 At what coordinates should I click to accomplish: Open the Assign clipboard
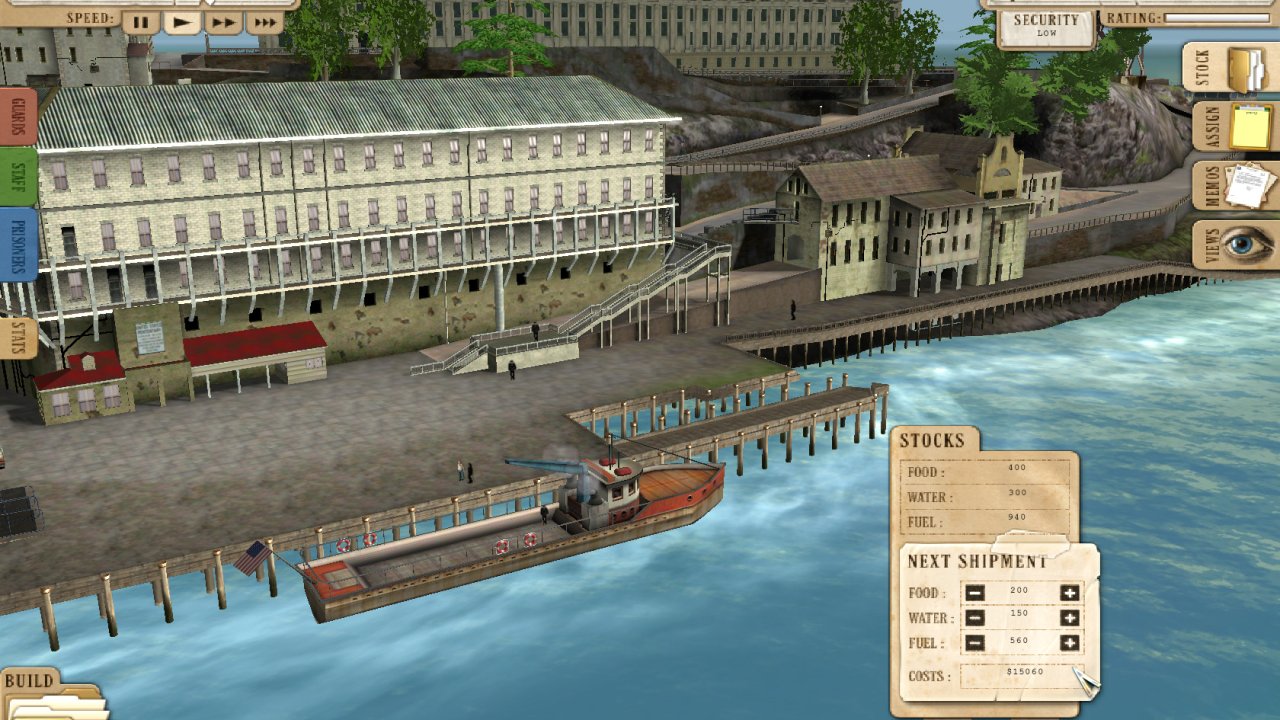1235,127
